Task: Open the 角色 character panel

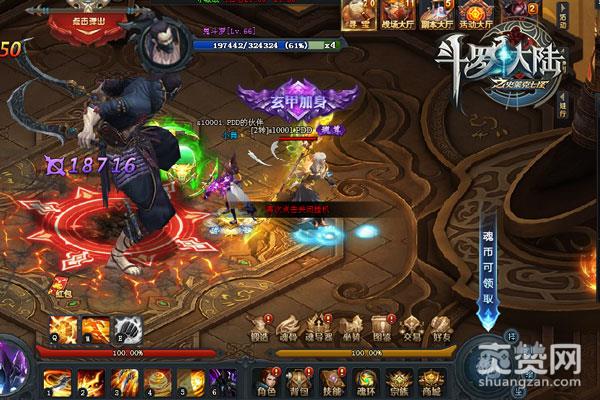Action: (263, 380)
